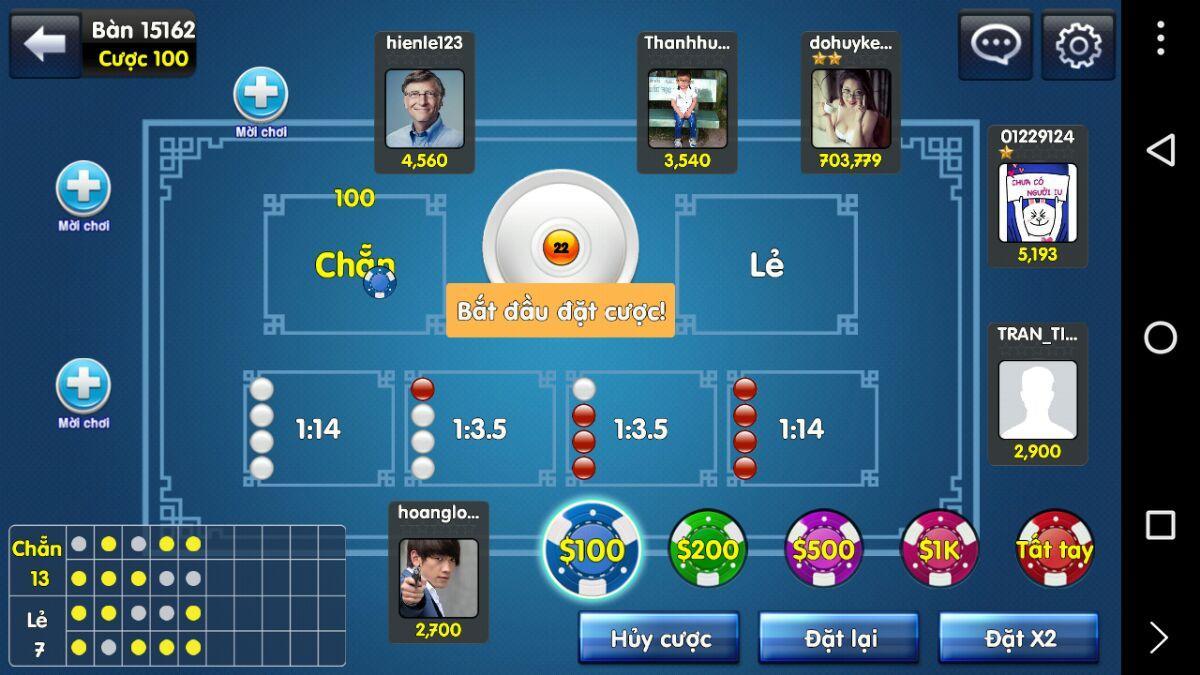
Task: Go all in with Tất tay
Action: (x=1055, y=549)
